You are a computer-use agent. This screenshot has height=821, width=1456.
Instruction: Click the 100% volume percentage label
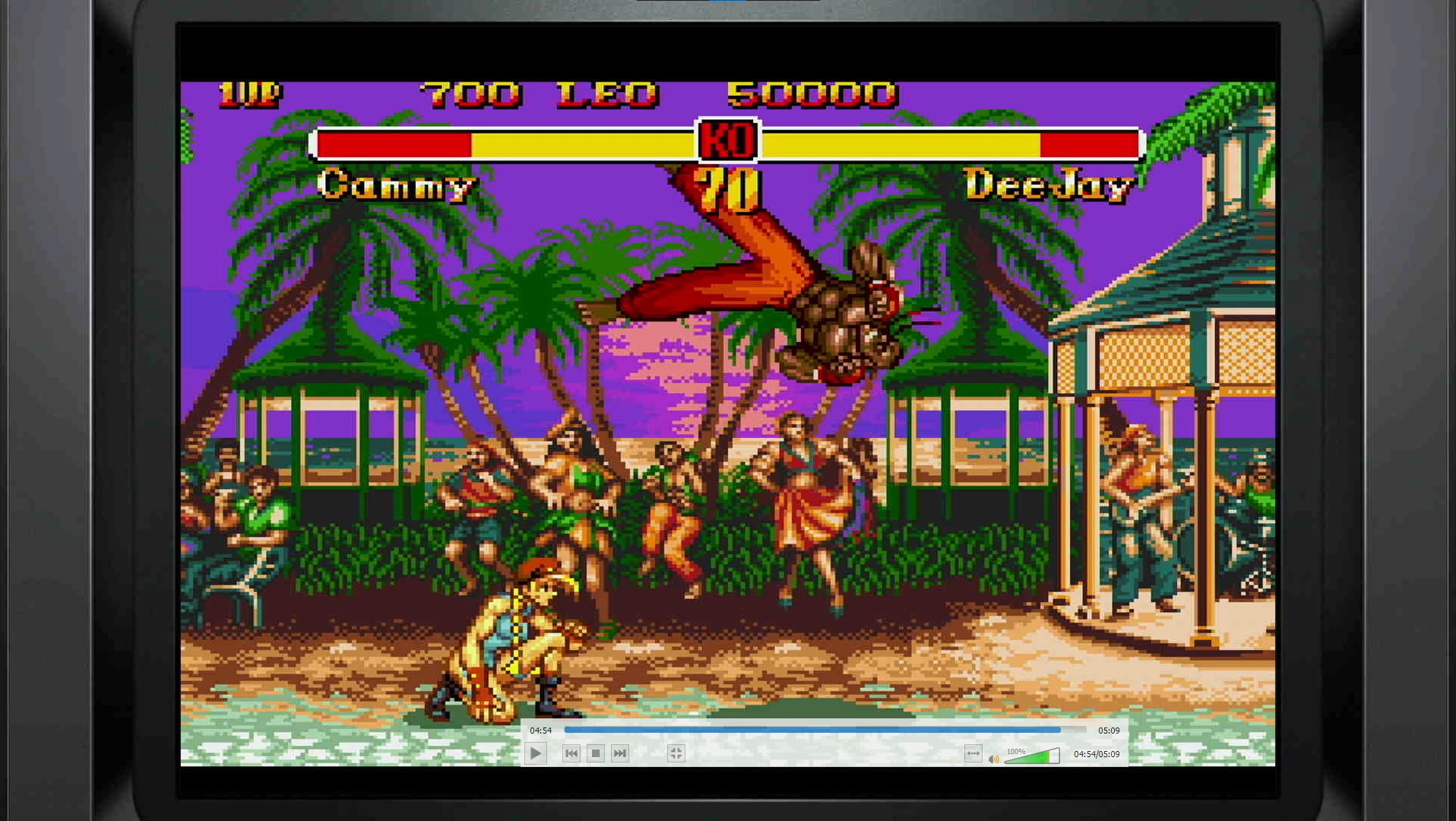coord(1016,751)
